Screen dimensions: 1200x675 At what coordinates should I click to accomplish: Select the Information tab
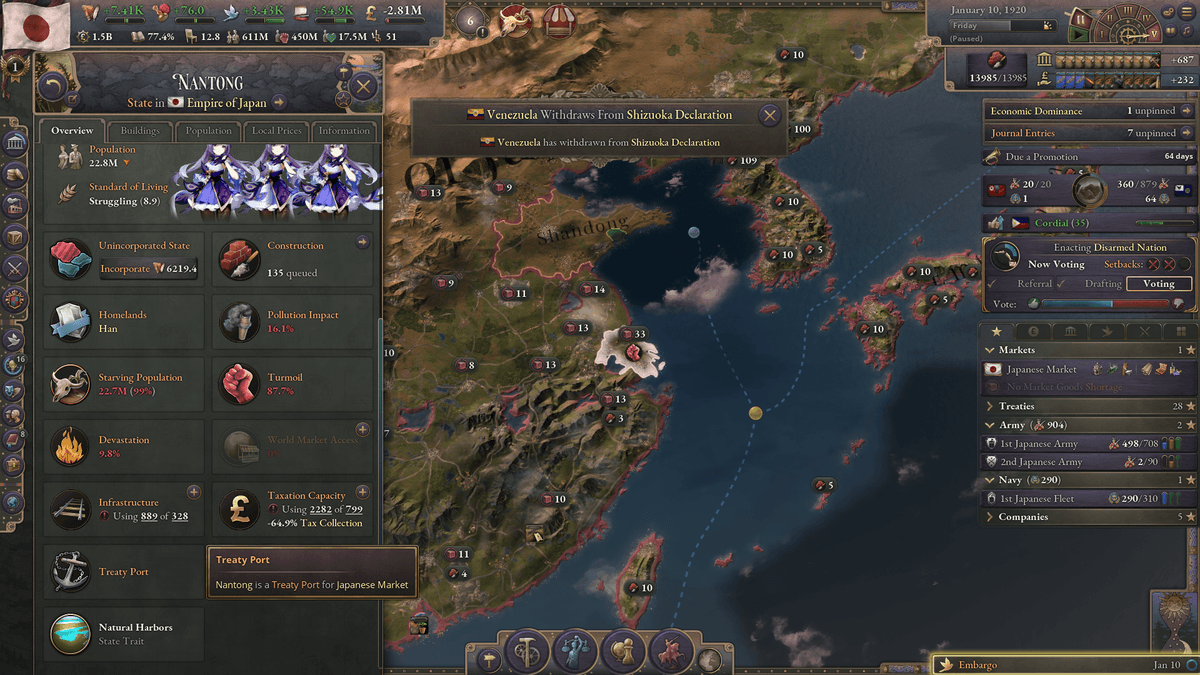pyautogui.click(x=344, y=131)
